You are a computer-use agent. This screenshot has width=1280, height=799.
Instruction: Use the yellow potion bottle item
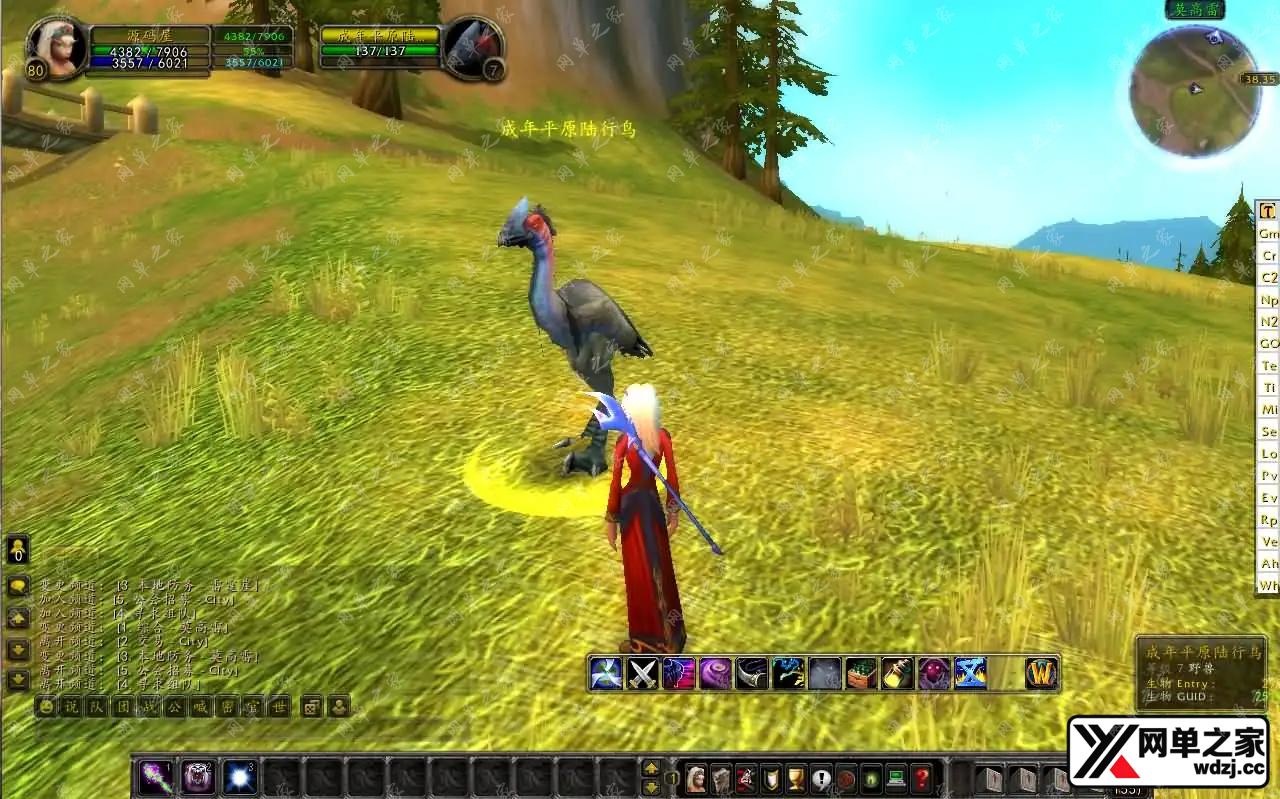coord(897,673)
